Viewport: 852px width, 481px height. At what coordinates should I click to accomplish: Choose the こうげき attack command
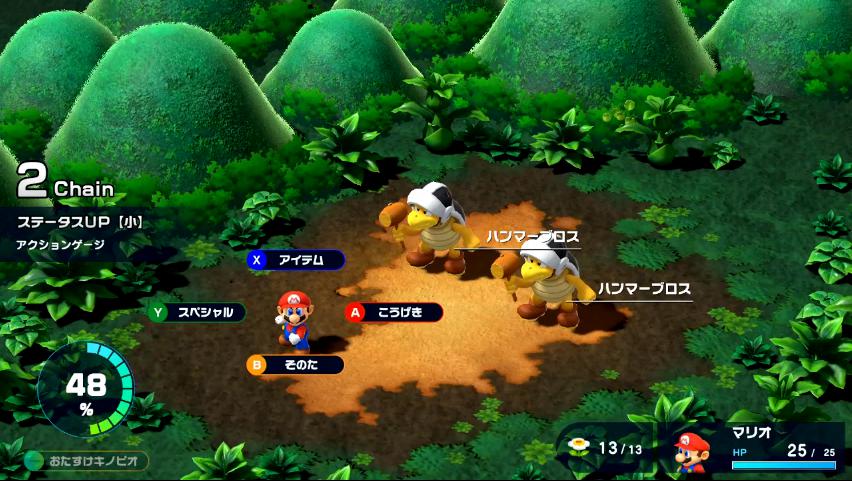click(x=394, y=312)
